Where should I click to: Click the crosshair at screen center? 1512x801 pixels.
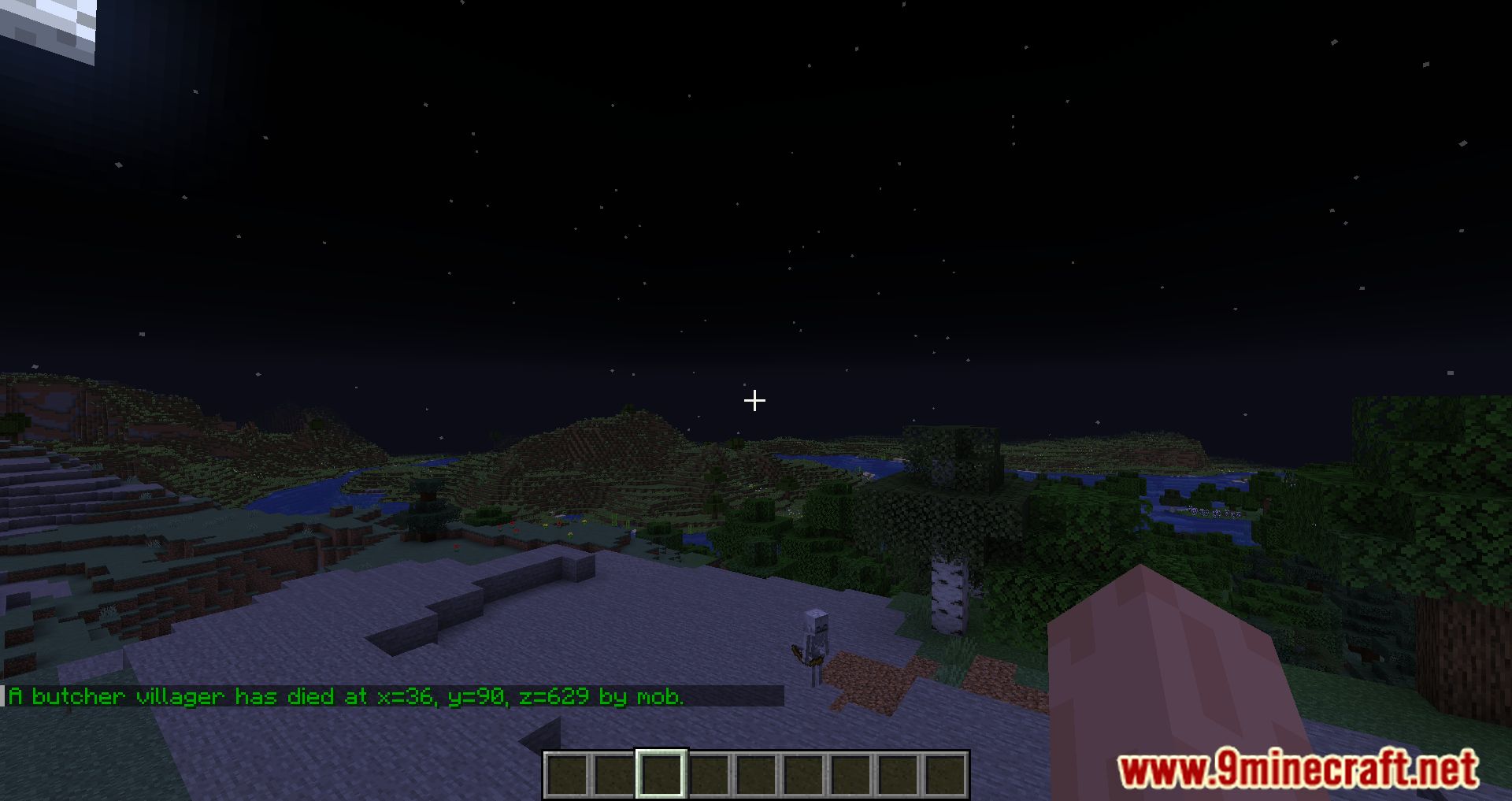754,401
